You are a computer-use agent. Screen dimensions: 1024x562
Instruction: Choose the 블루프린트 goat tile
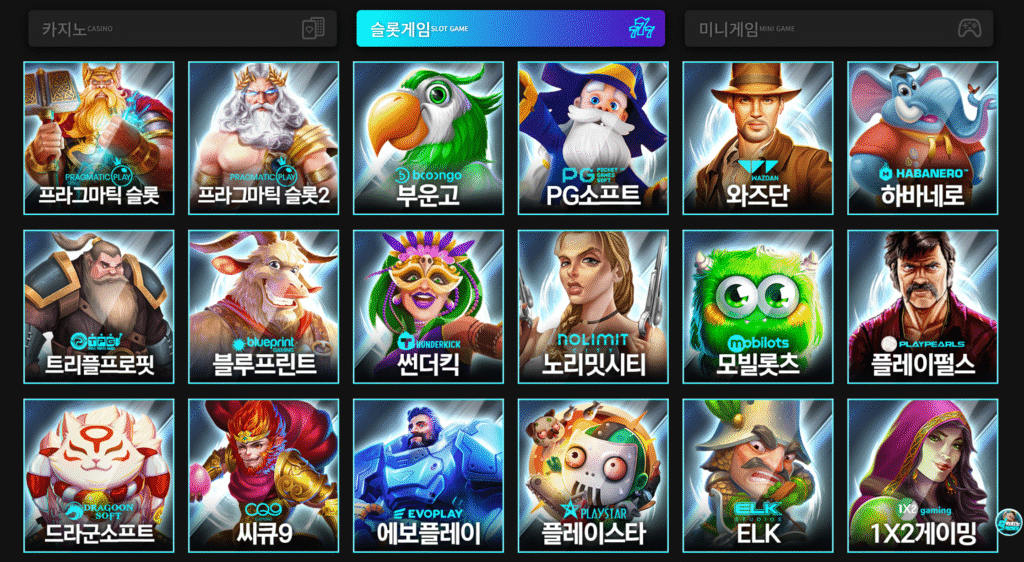tap(263, 307)
